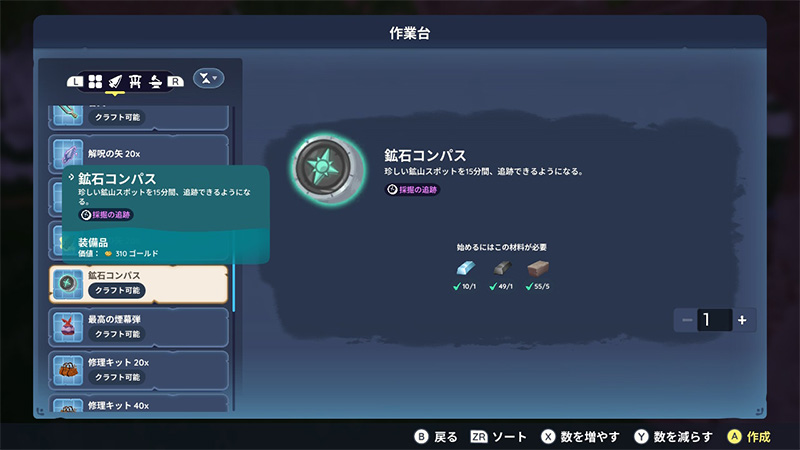This screenshot has width=800, height=450.
Task: Select the 鉱石コンパス recipe row
Action: [139, 285]
